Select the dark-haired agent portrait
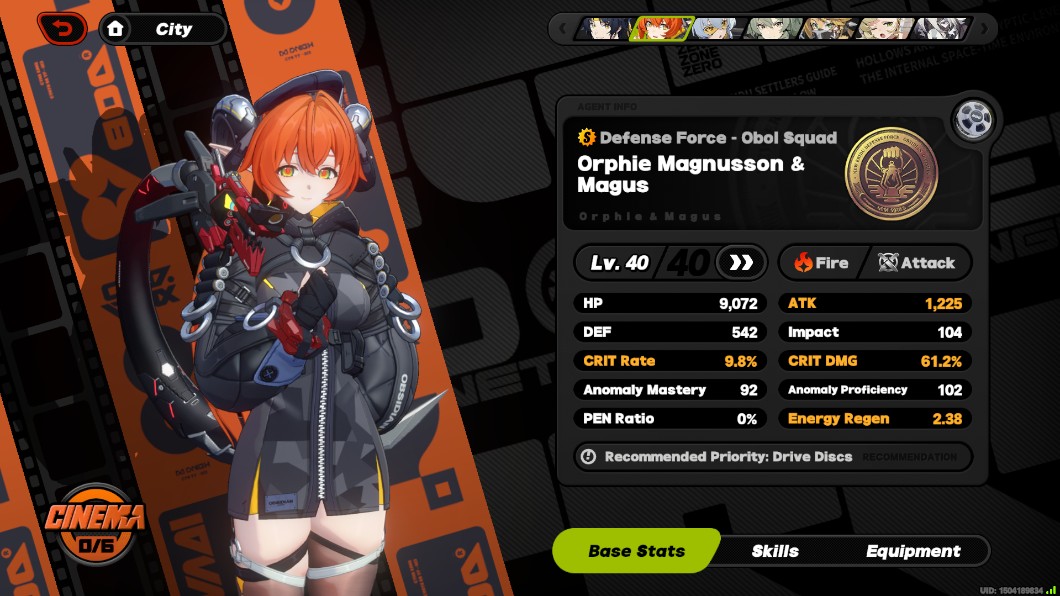Screen dimensions: 1060x596 [x=602, y=28]
